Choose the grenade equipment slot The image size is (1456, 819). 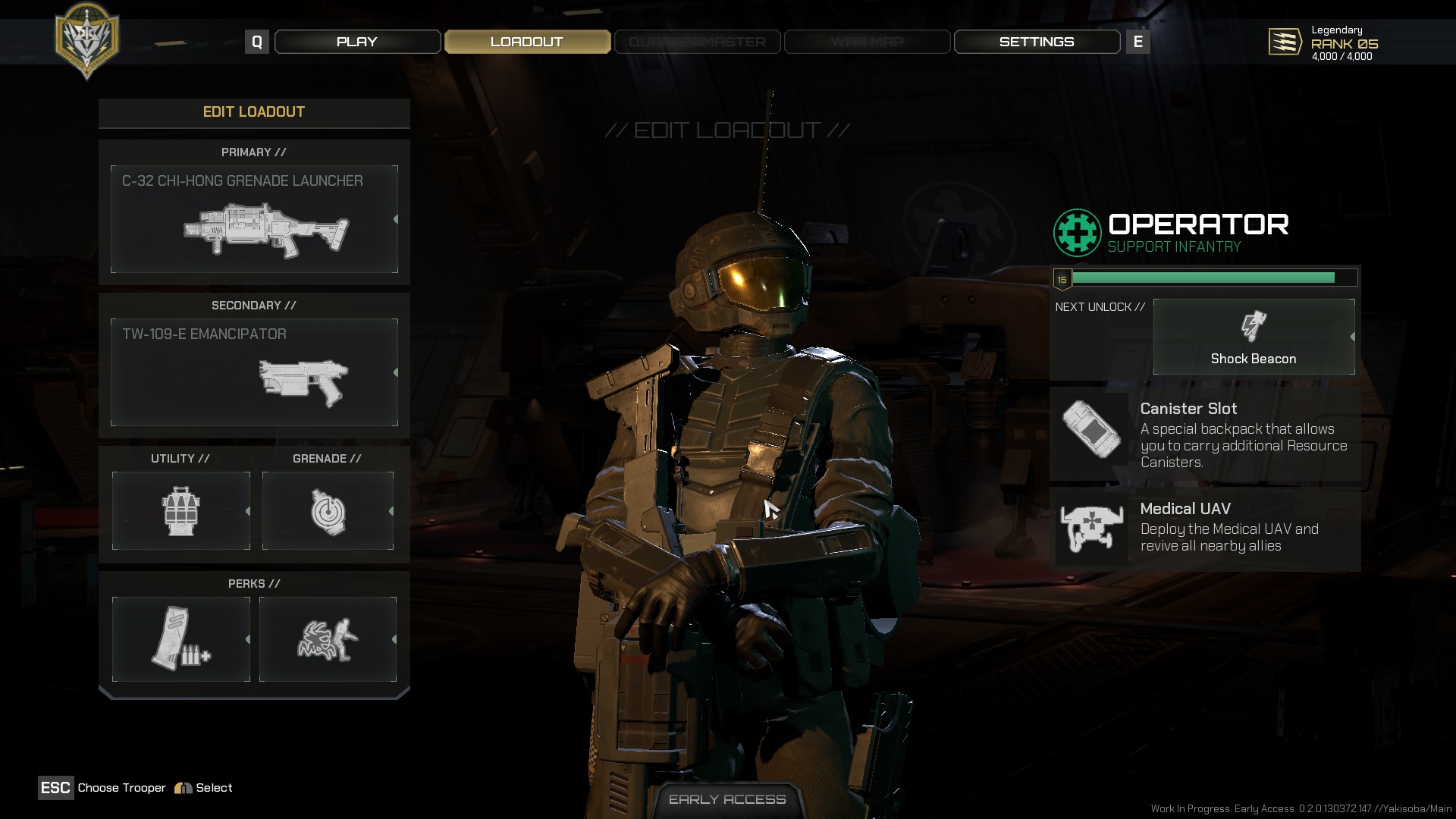click(328, 511)
